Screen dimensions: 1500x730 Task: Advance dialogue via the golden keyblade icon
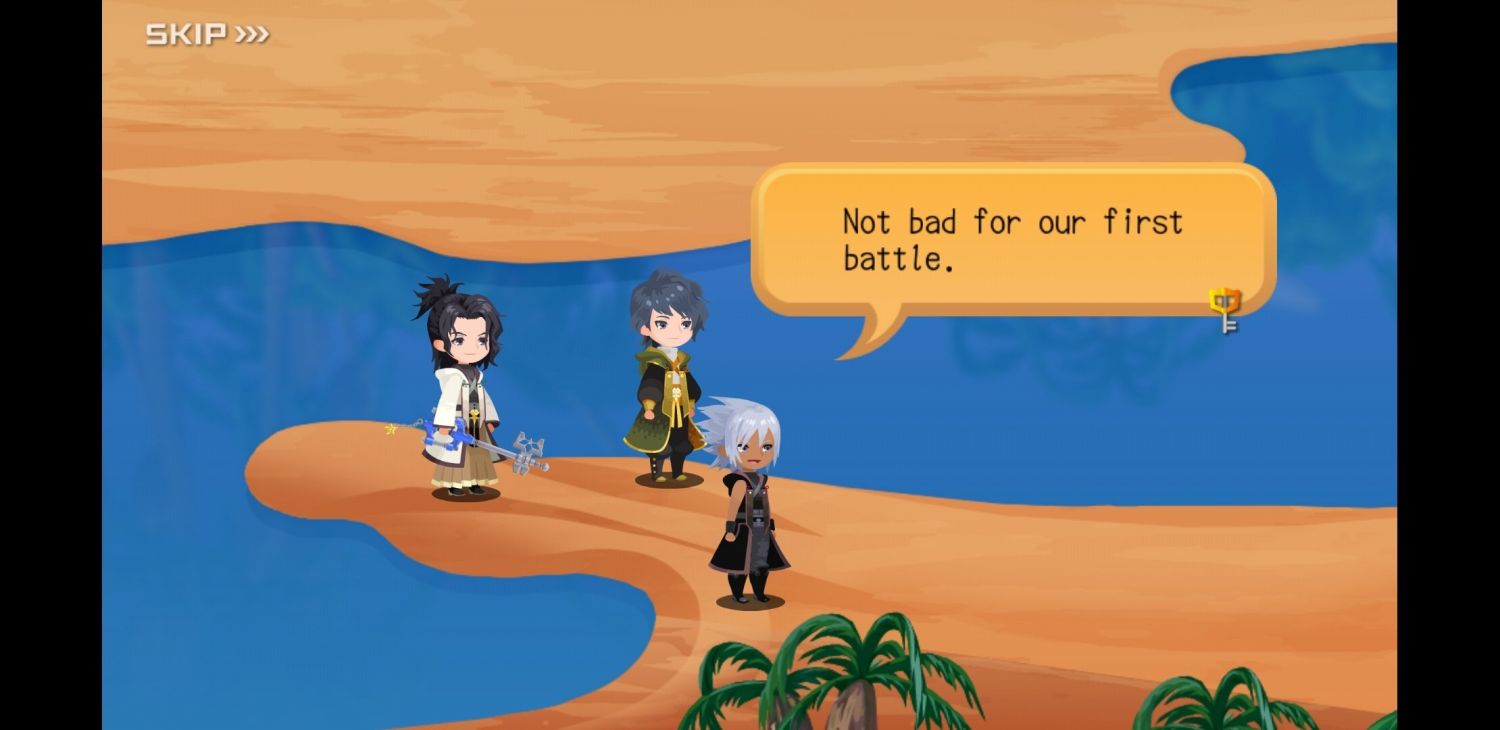click(1224, 310)
